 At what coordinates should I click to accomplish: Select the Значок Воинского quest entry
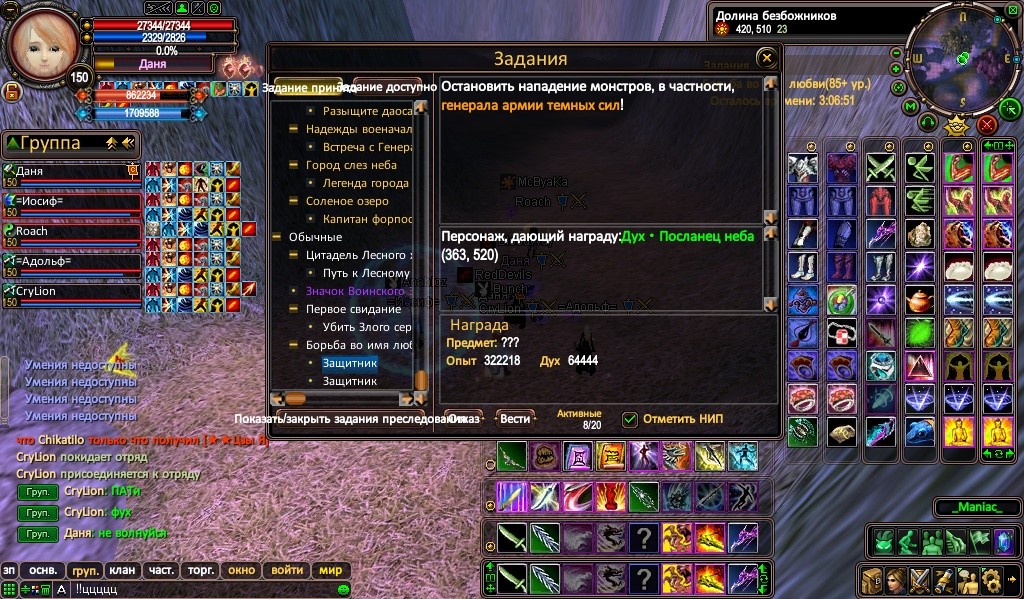tap(354, 291)
